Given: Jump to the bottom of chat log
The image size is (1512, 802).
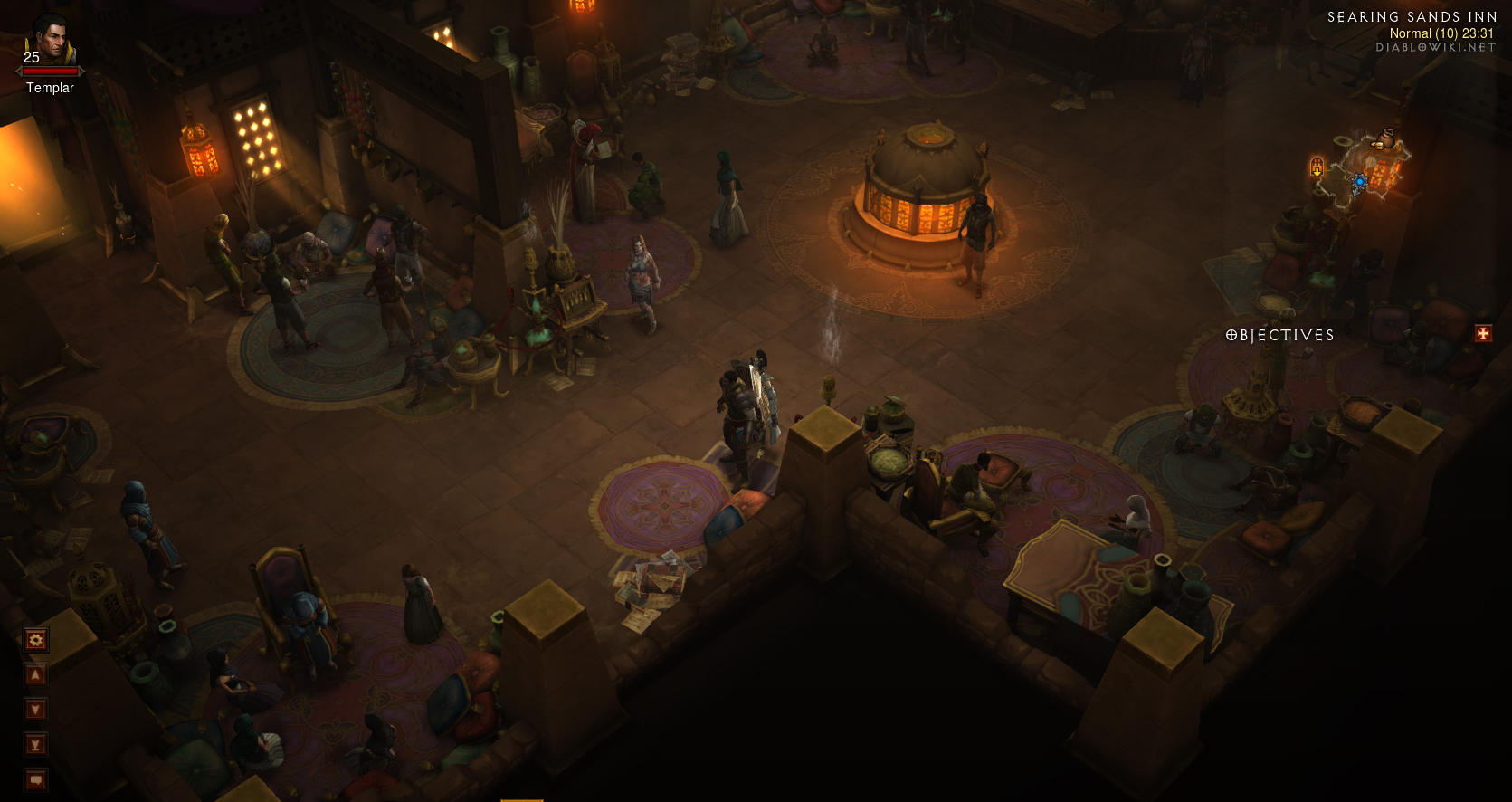Looking at the screenshot, I should (35, 745).
